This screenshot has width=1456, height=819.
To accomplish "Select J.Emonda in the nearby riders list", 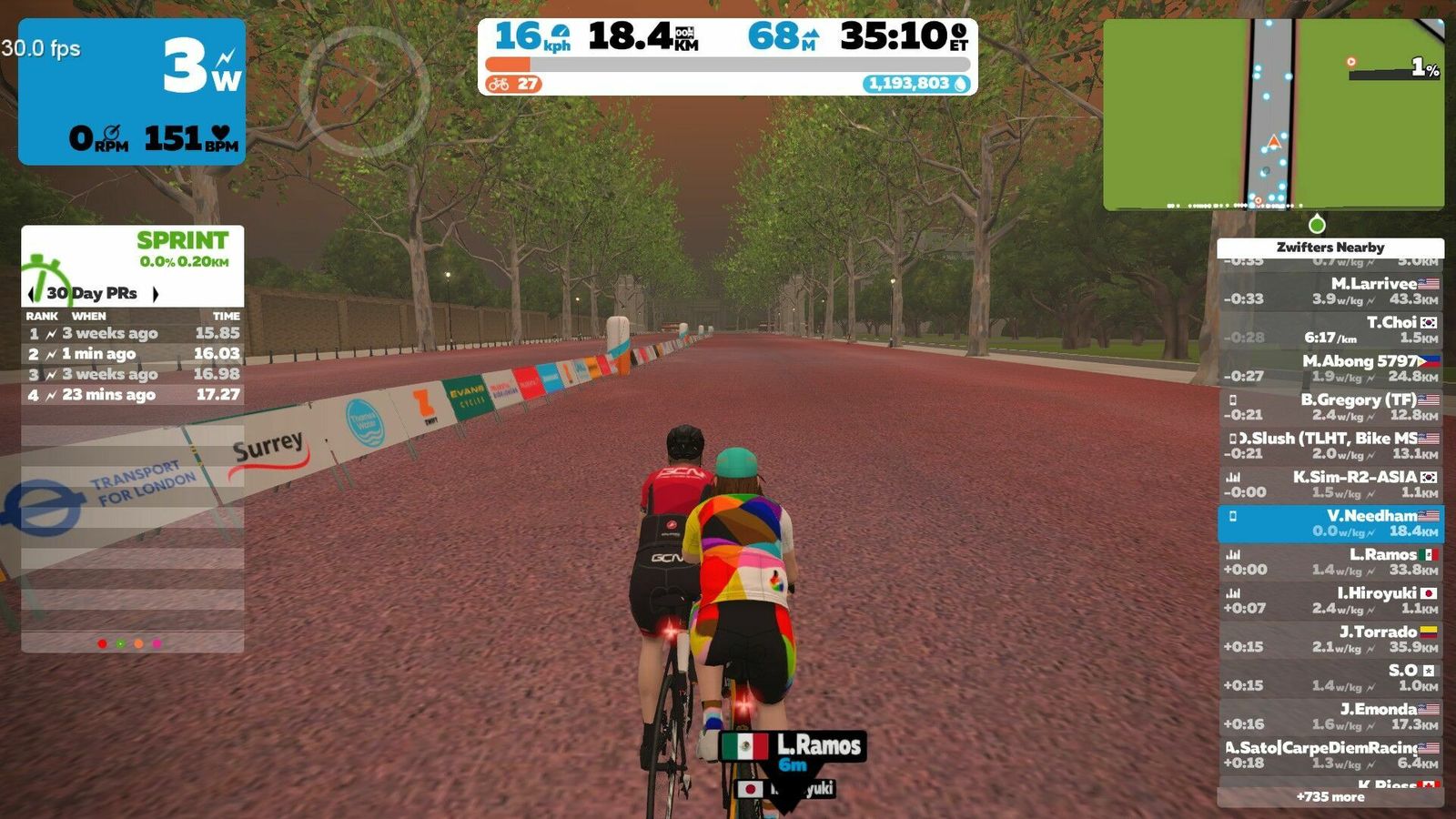I will click(x=1330, y=716).
